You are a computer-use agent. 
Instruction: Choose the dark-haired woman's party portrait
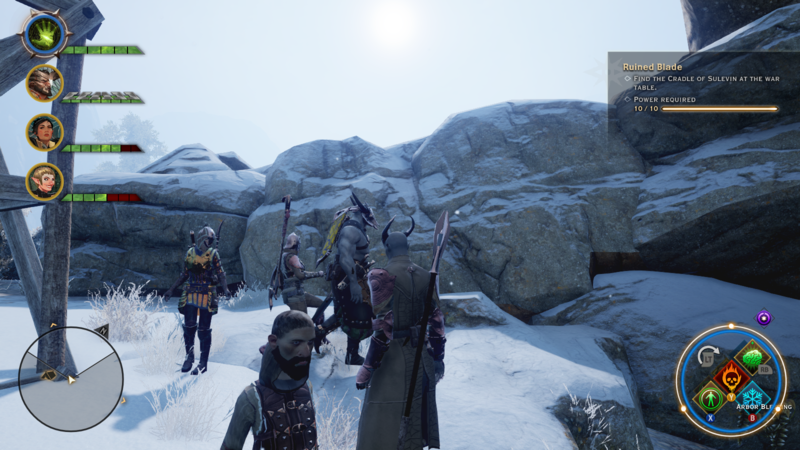point(44,132)
